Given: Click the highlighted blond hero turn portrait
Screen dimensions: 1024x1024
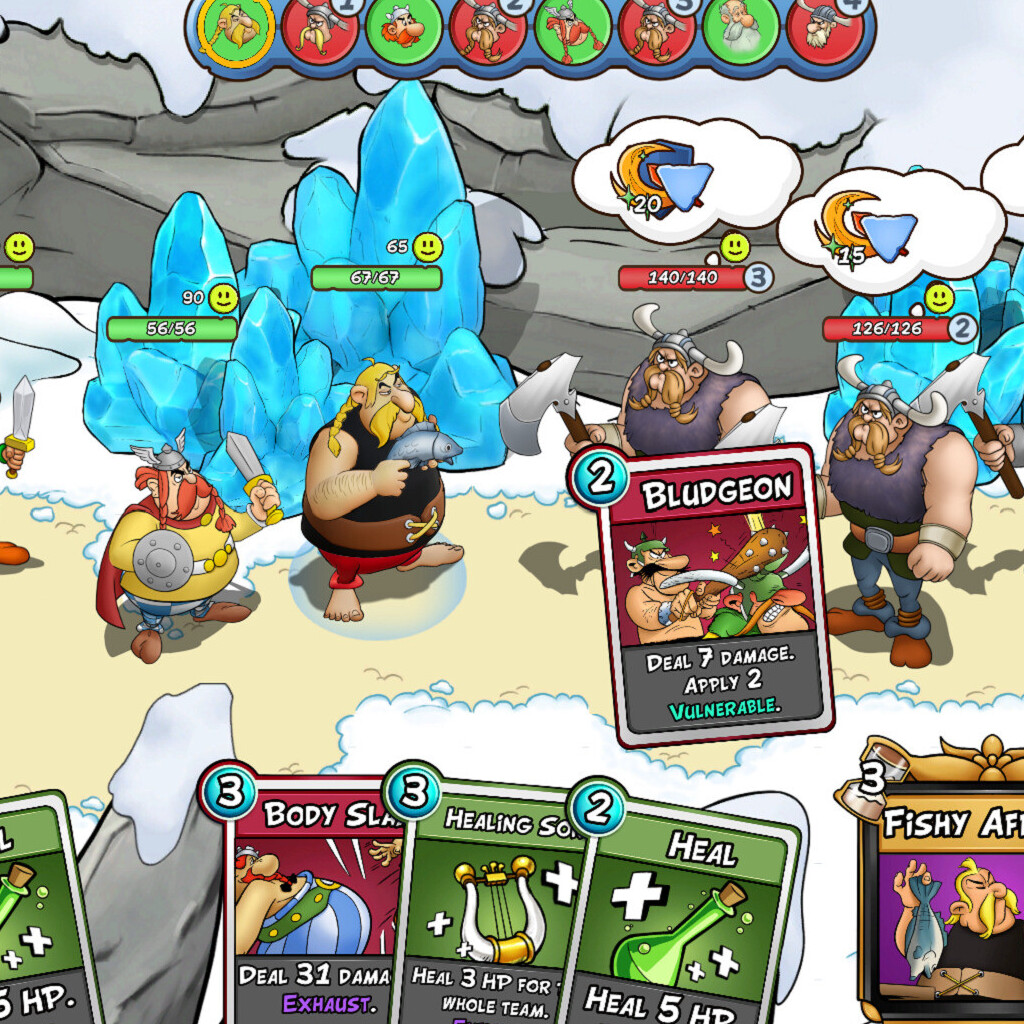Looking at the screenshot, I should [235, 30].
